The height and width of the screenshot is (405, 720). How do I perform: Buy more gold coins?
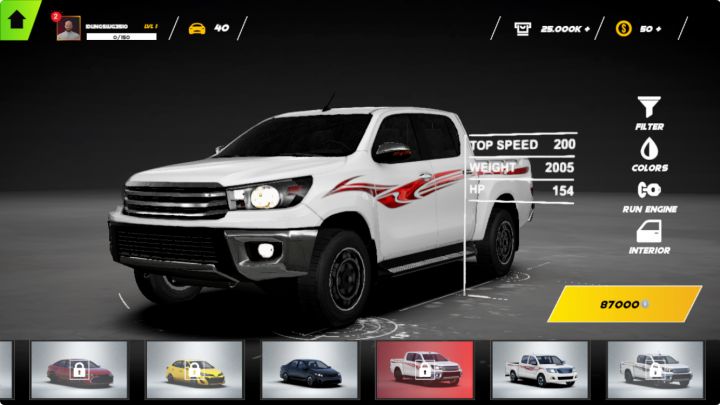coord(641,28)
